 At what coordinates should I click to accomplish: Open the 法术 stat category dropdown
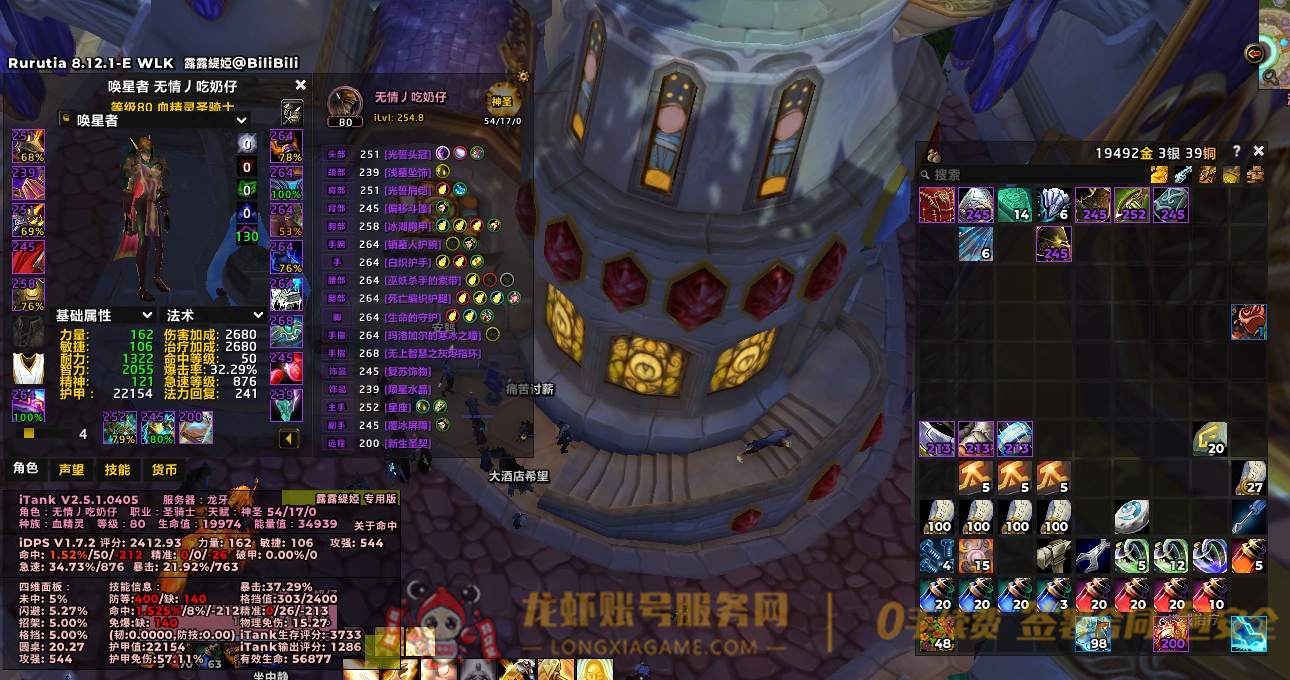214,315
